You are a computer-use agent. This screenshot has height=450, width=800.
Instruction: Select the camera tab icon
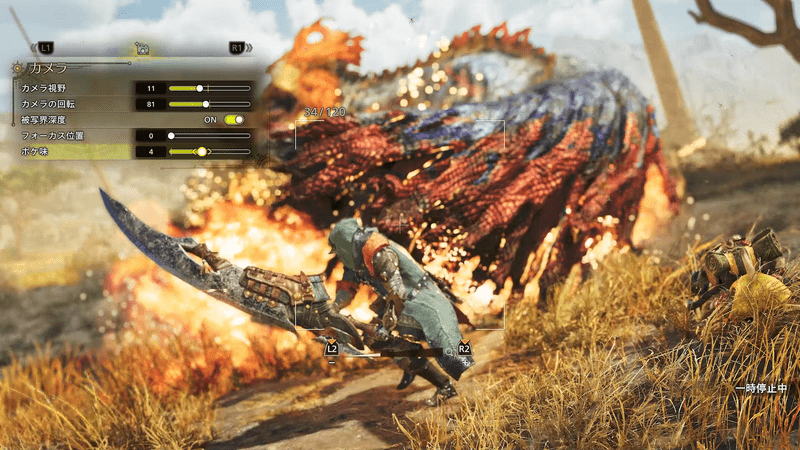(x=142, y=47)
